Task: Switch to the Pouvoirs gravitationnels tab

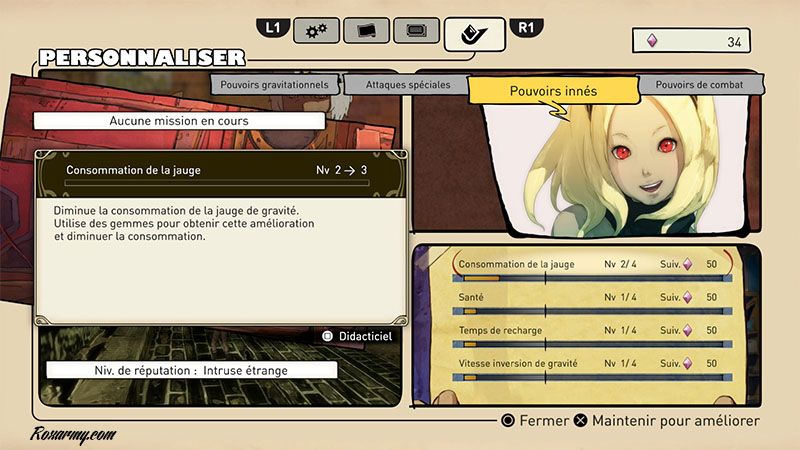Action: coord(273,85)
